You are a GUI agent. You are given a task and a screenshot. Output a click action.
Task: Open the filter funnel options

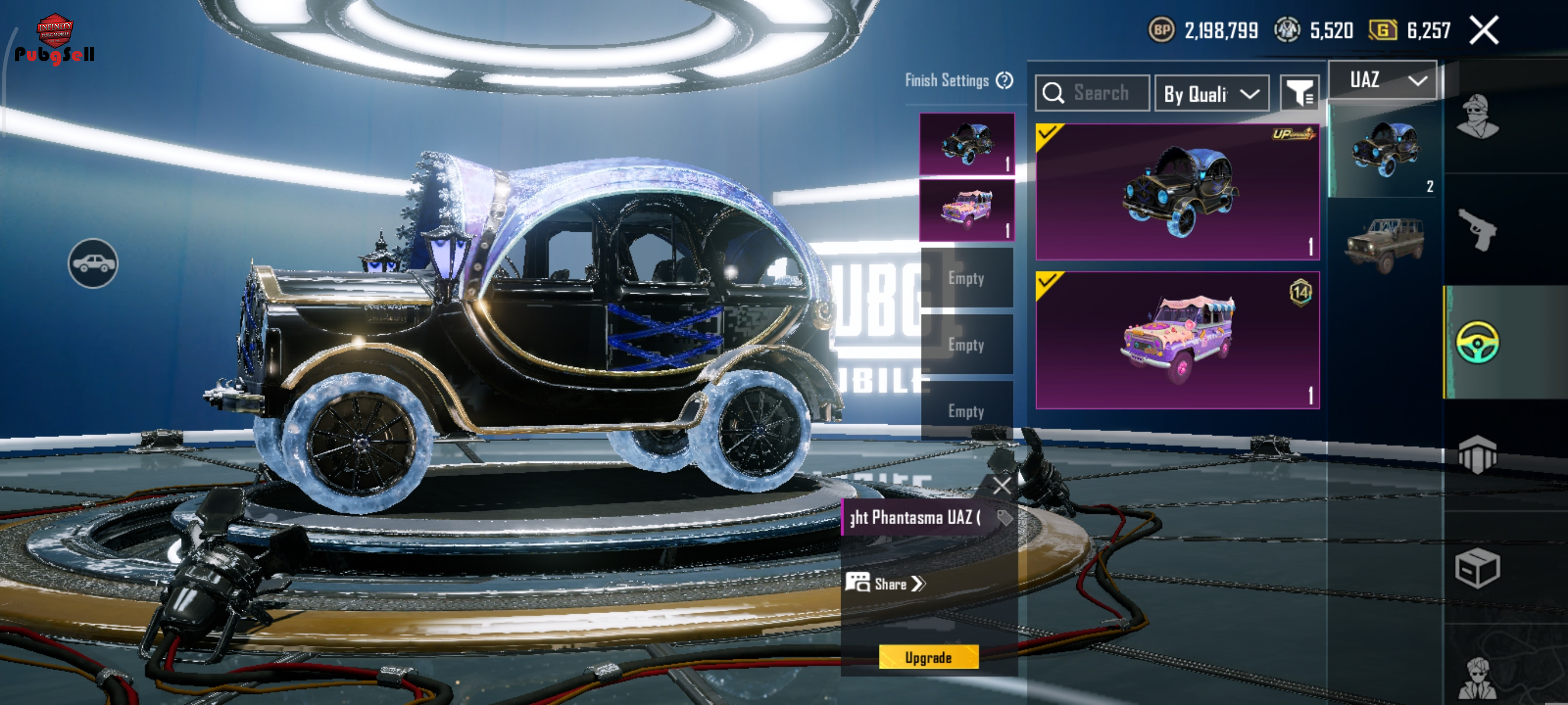click(1299, 93)
